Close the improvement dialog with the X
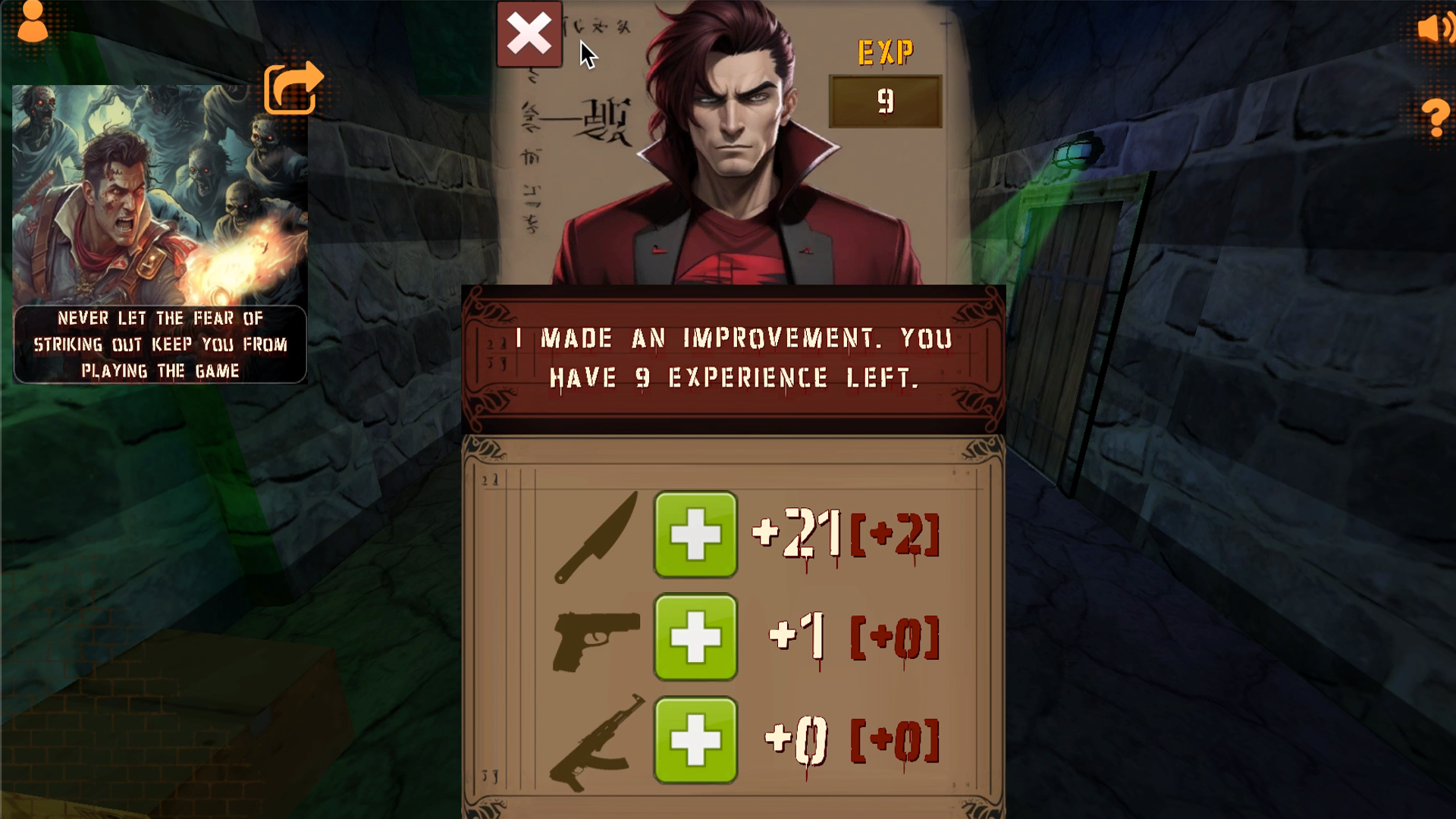1456x819 pixels. (x=529, y=33)
